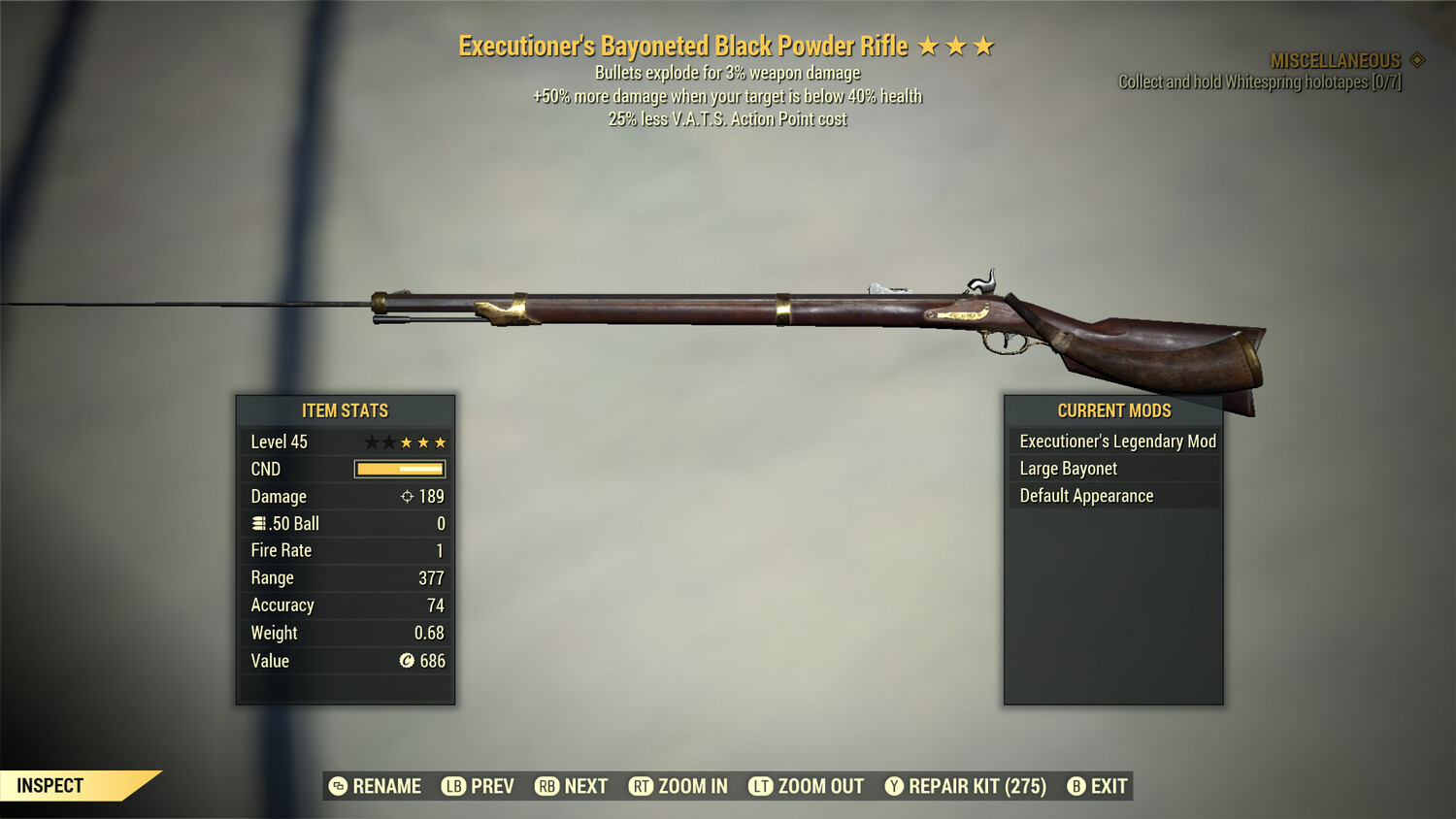Click the Y button icon beside Repair Kit
This screenshot has width=1456, height=819.
[894, 786]
